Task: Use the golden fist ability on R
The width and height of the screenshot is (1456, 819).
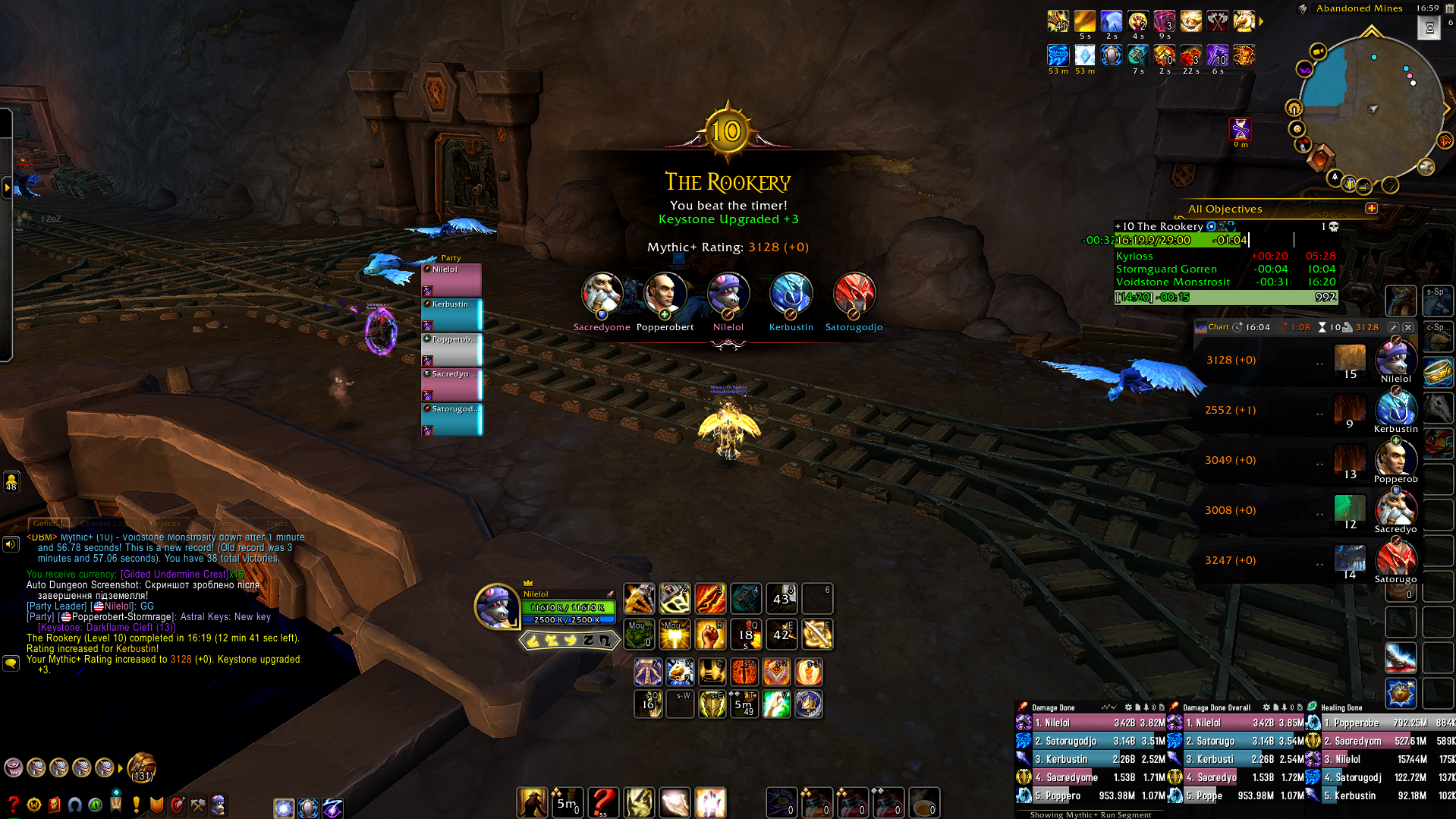Action: point(710,635)
